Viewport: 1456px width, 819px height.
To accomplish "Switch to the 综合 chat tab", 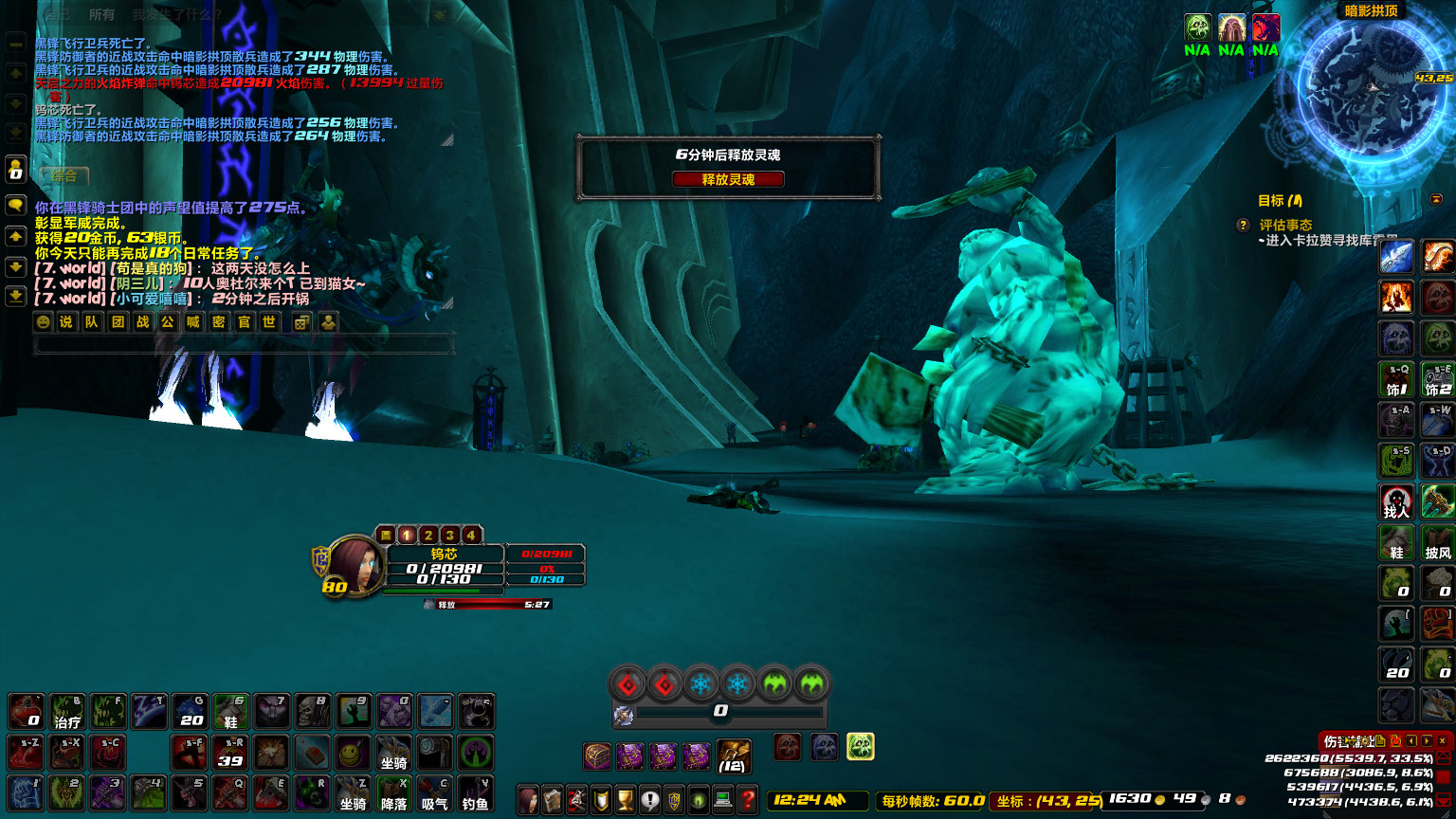I will point(64,177).
